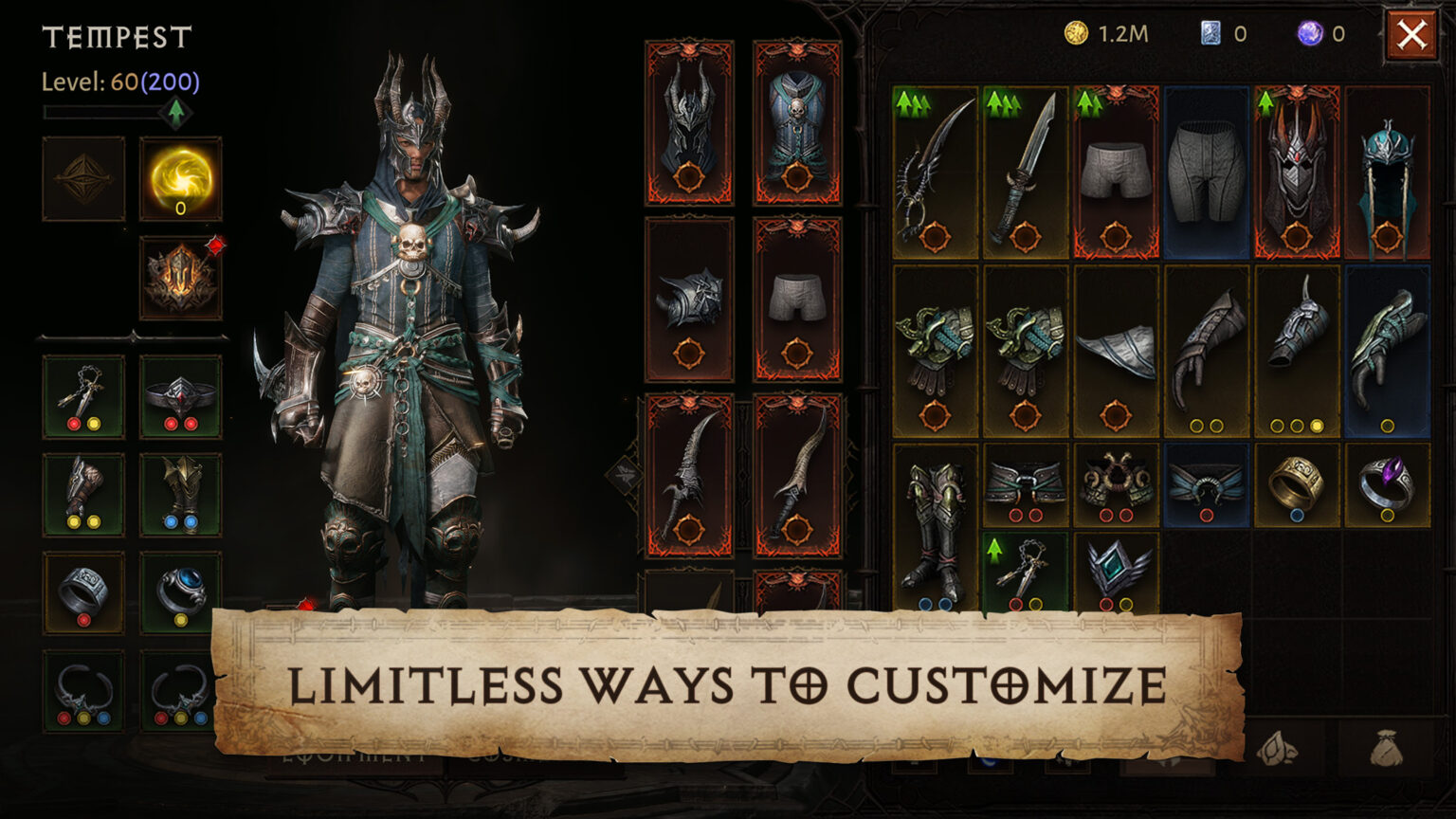This screenshot has height=819, width=1456.
Task: Click the bag icon in bottom right corner
Action: pyautogui.click(x=1385, y=748)
